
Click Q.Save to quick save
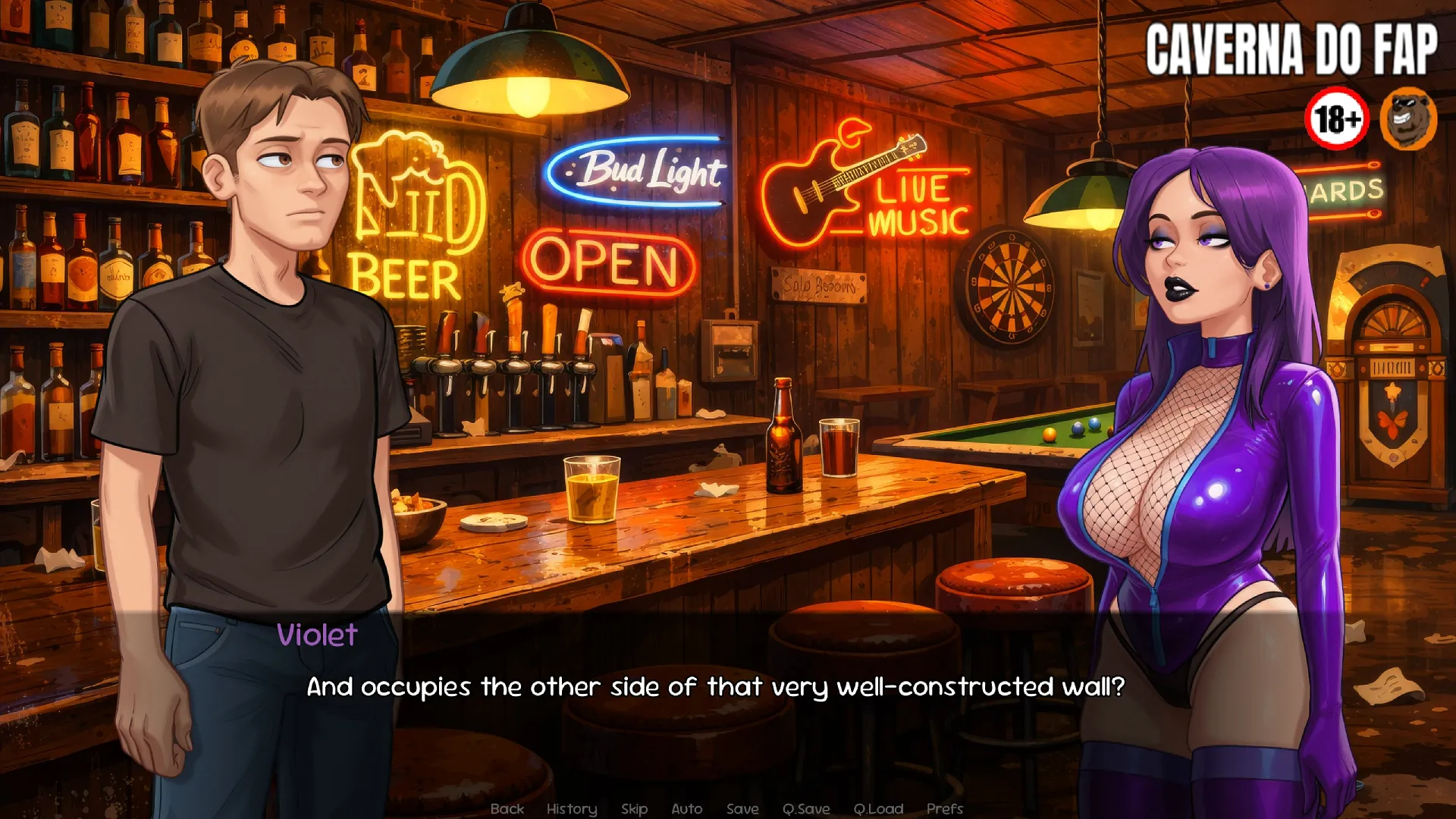click(x=806, y=808)
